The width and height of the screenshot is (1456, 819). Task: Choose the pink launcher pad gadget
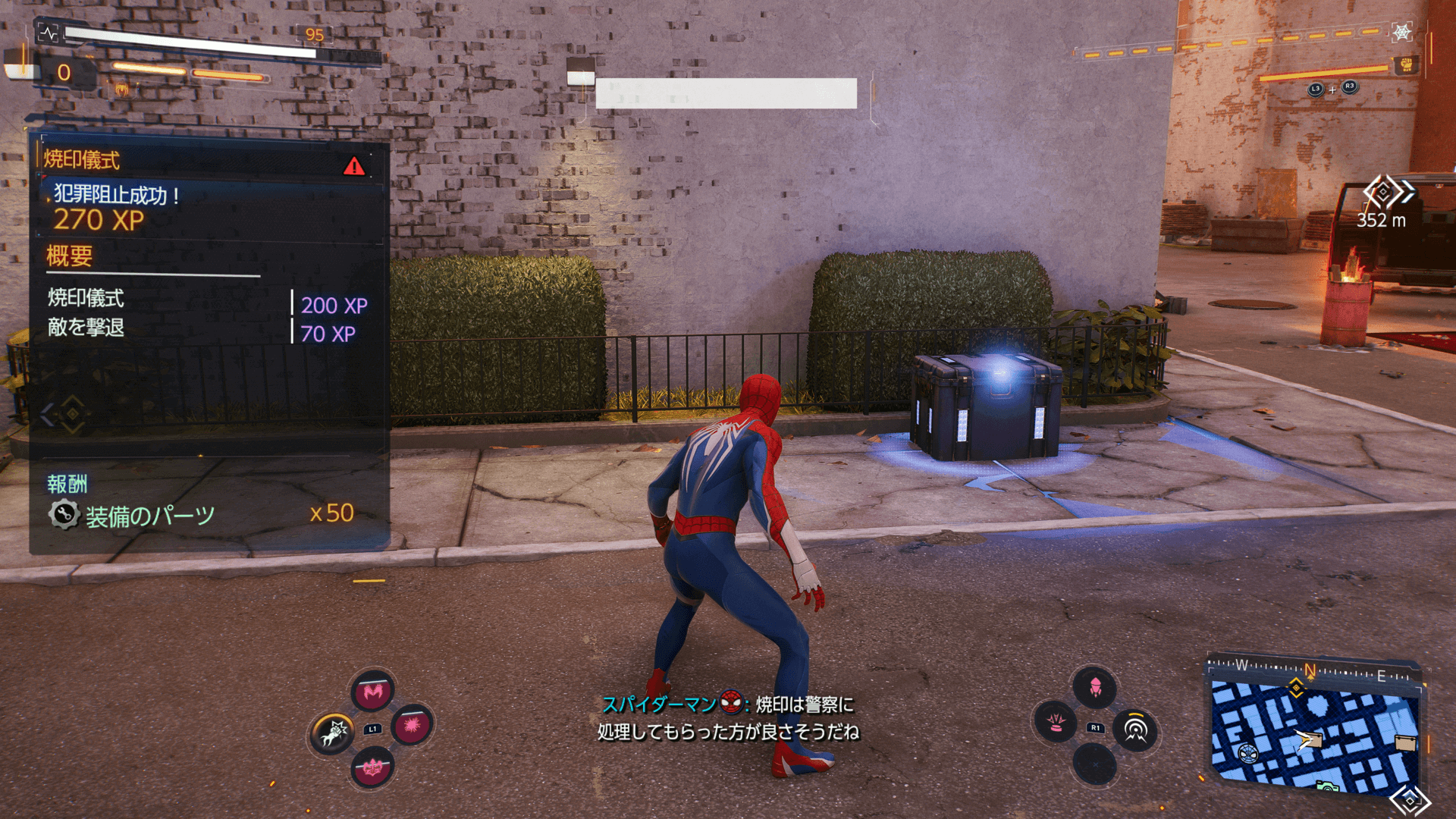[1056, 721]
